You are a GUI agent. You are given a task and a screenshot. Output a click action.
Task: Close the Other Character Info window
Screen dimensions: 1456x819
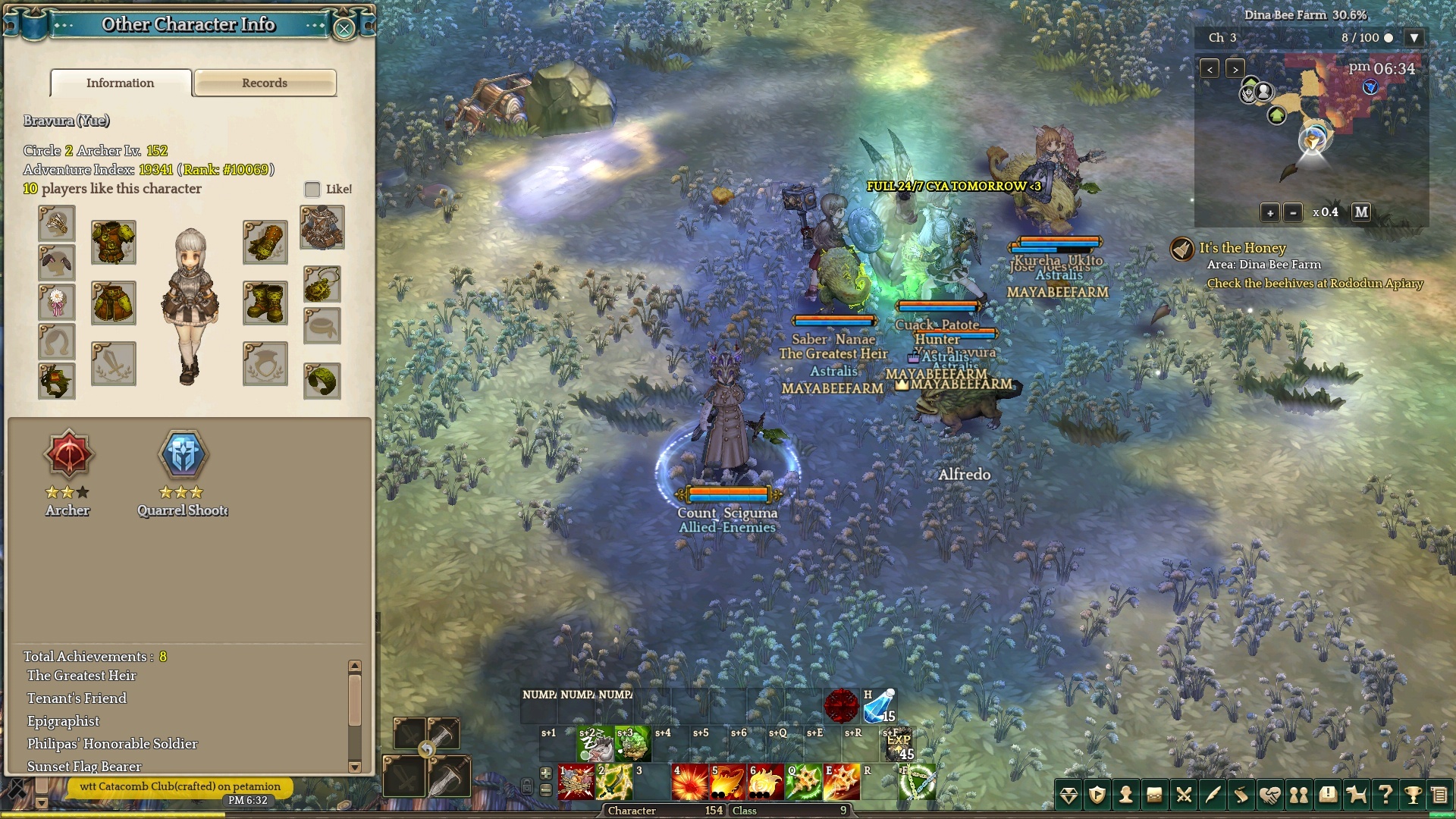[344, 29]
